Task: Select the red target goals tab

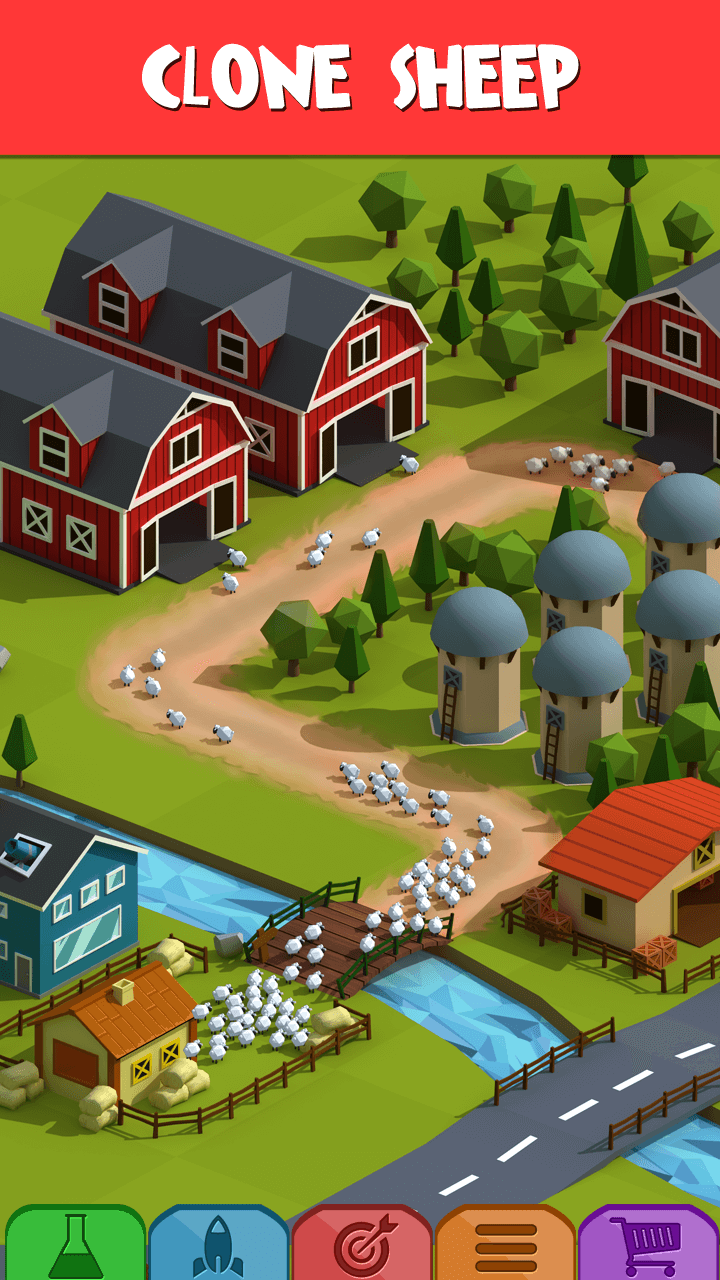Action: click(x=362, y=1245)
